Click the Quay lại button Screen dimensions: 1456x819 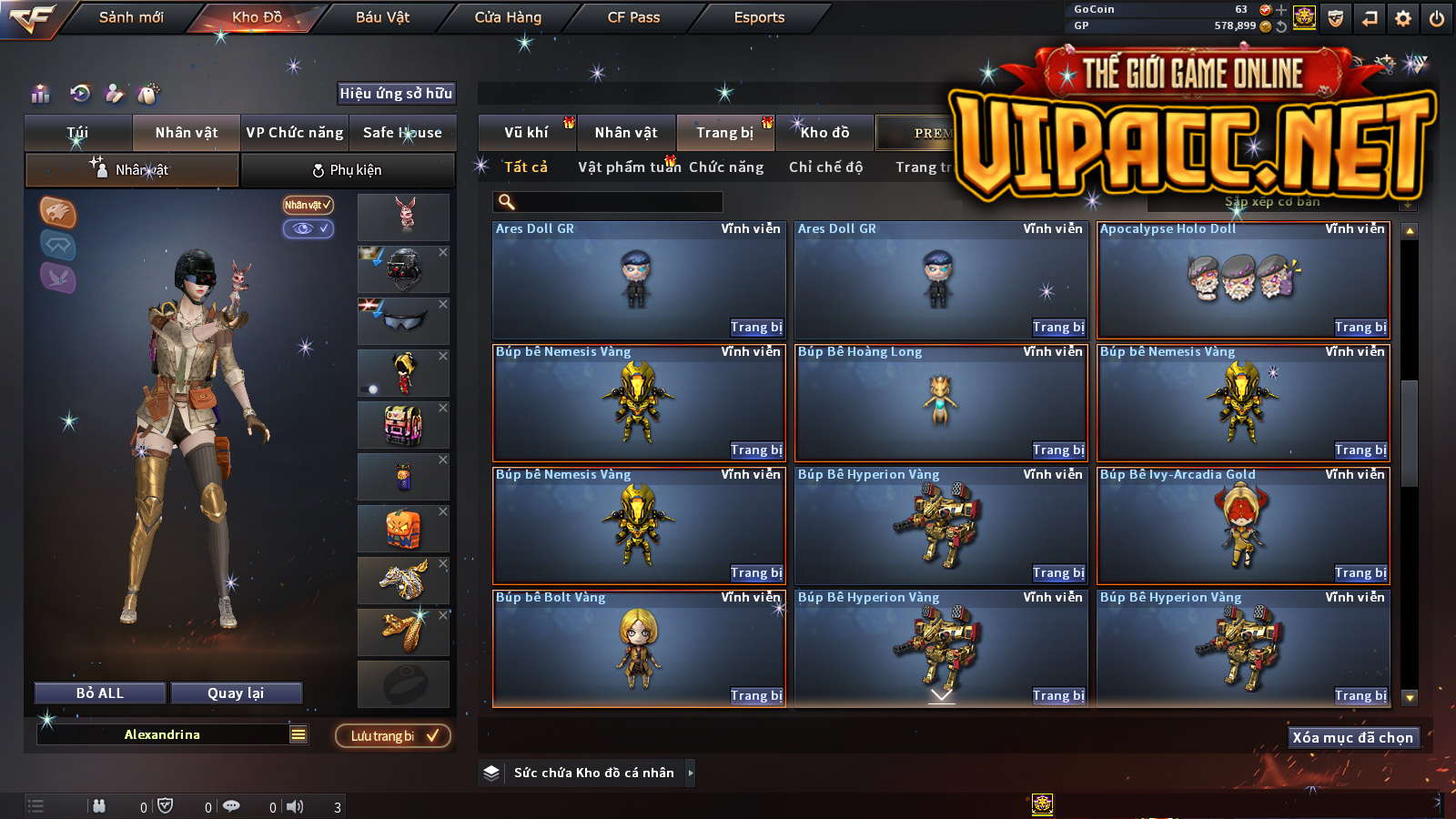[x=236, y=693]
